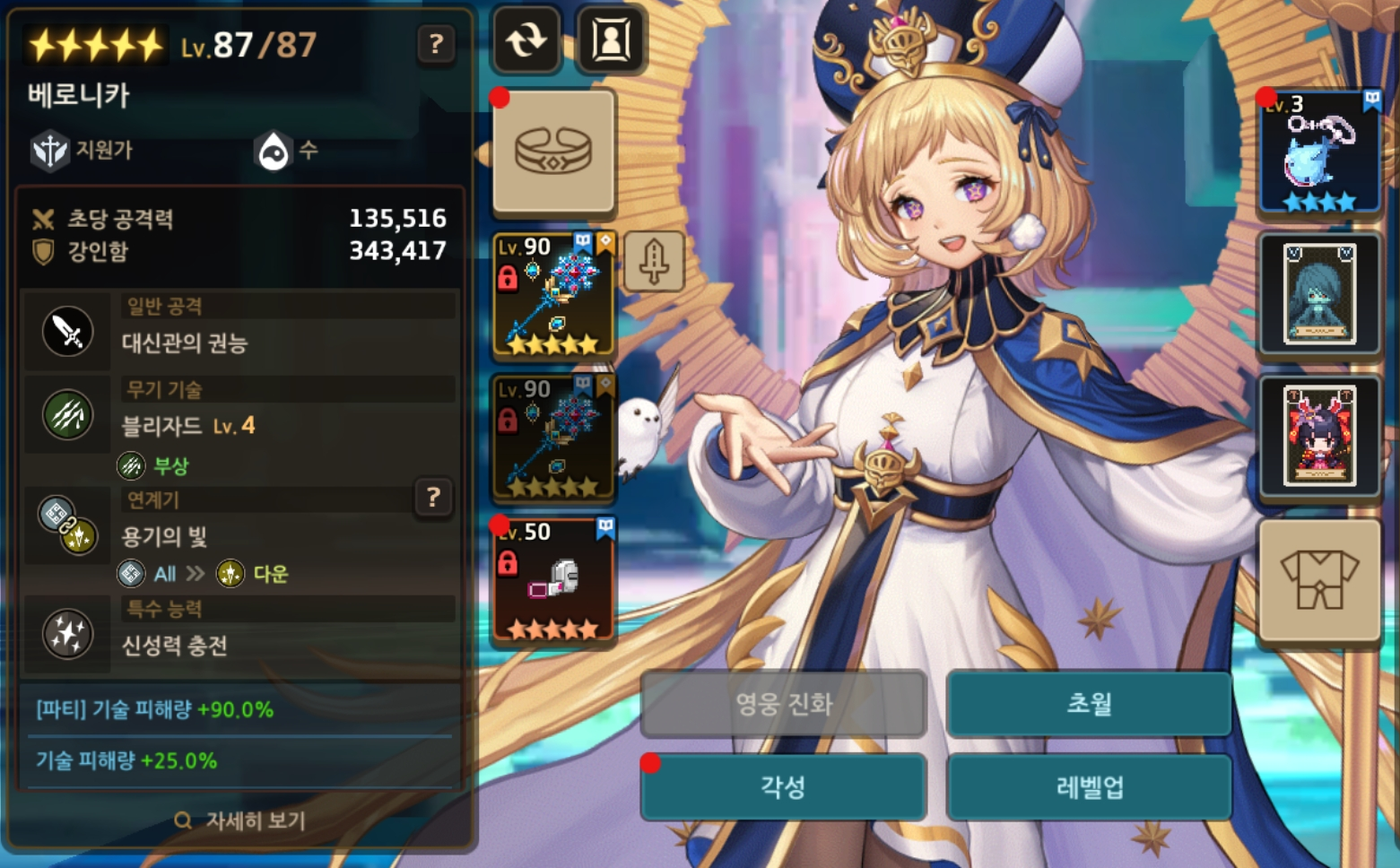Open the accessory ring equipment slot

click(553, 151)
